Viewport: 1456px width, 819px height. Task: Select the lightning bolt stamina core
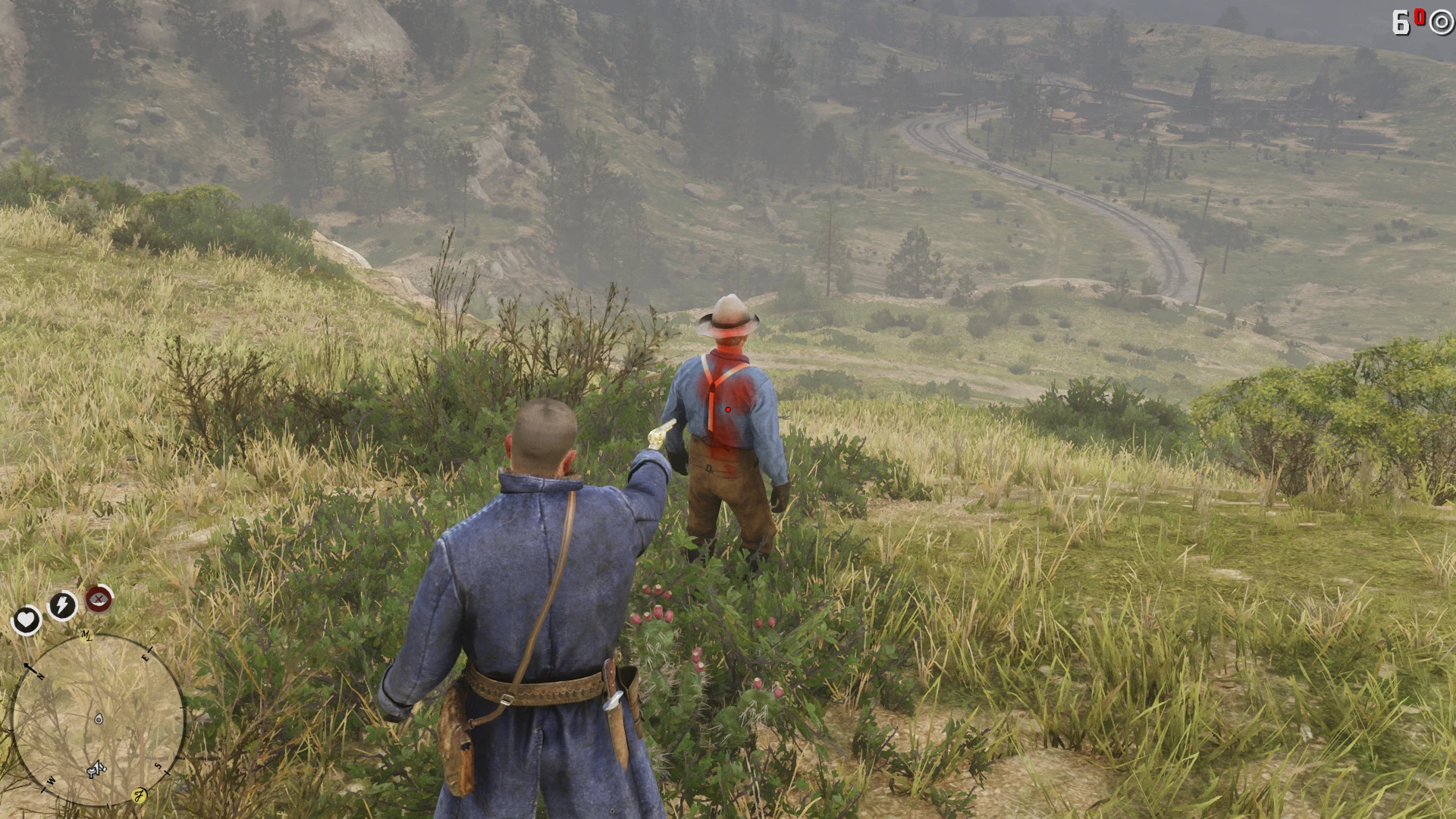(62, 605)
